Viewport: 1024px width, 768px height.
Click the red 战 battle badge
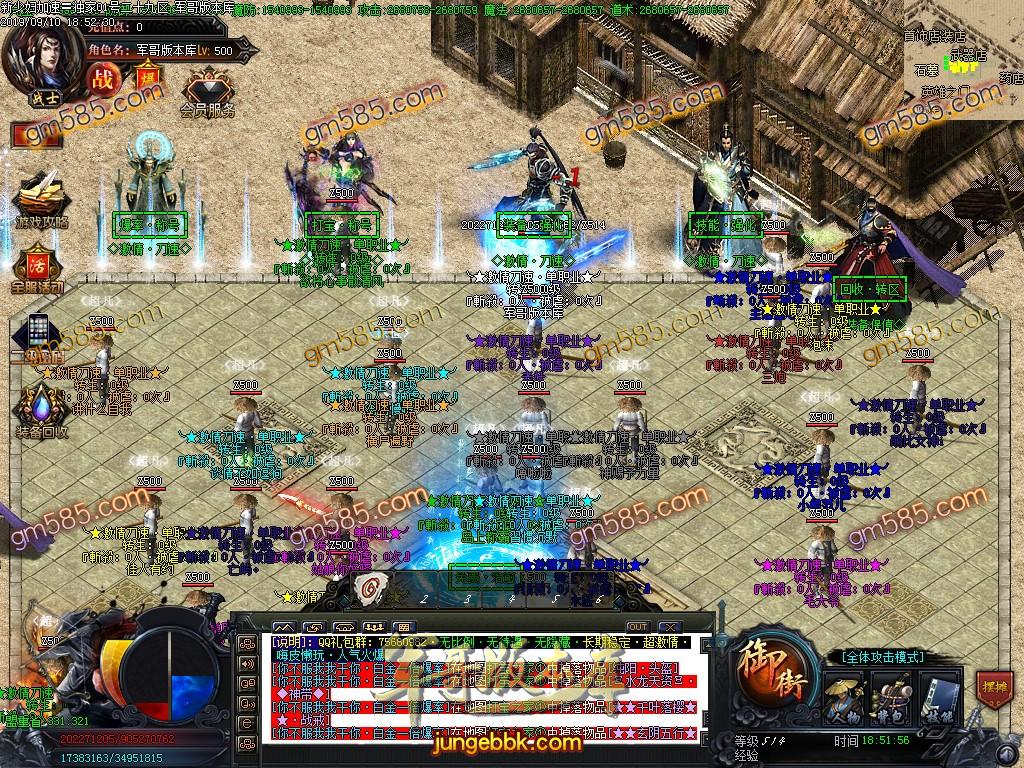[102, 78]
